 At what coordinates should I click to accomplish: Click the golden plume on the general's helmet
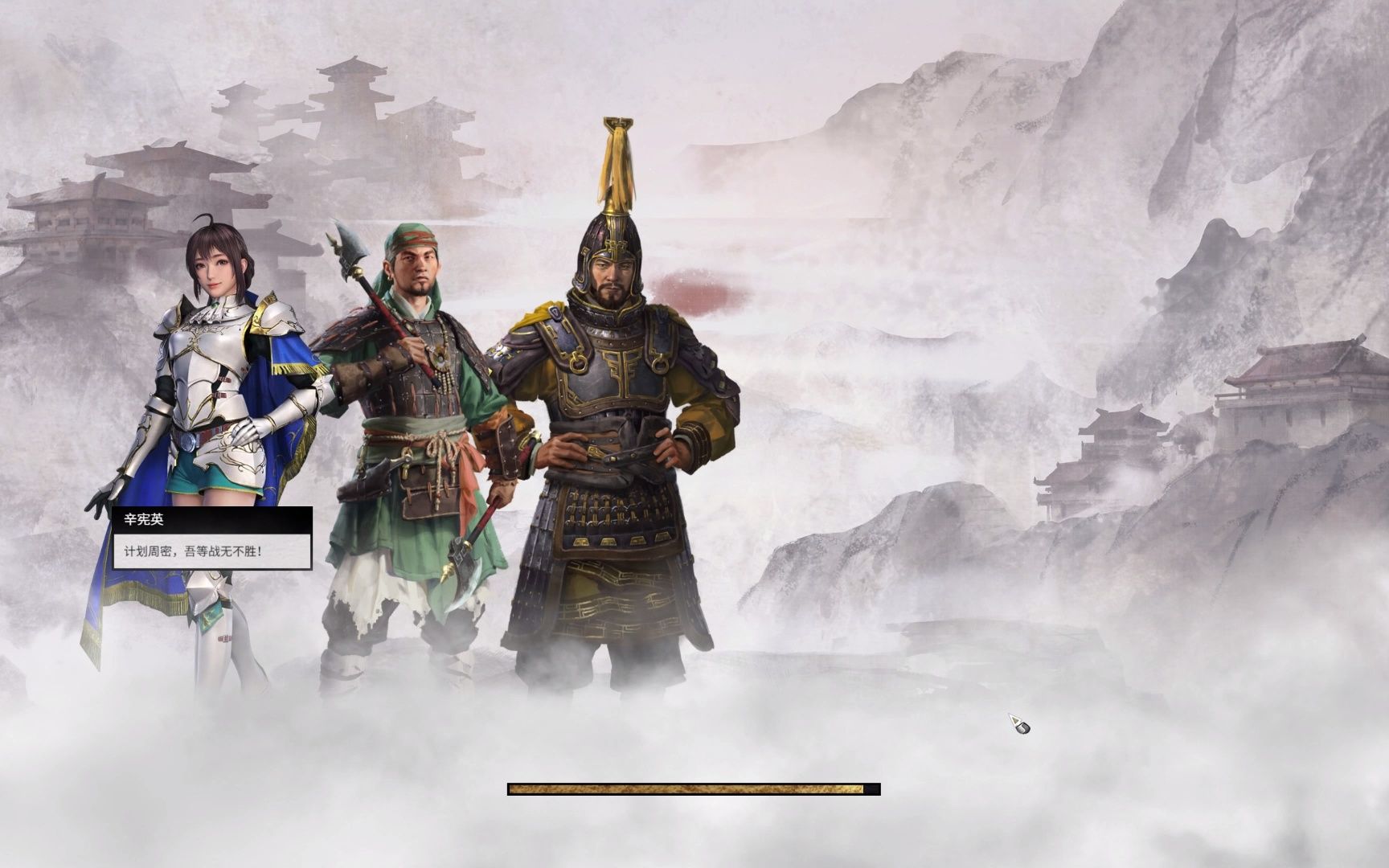616,161
